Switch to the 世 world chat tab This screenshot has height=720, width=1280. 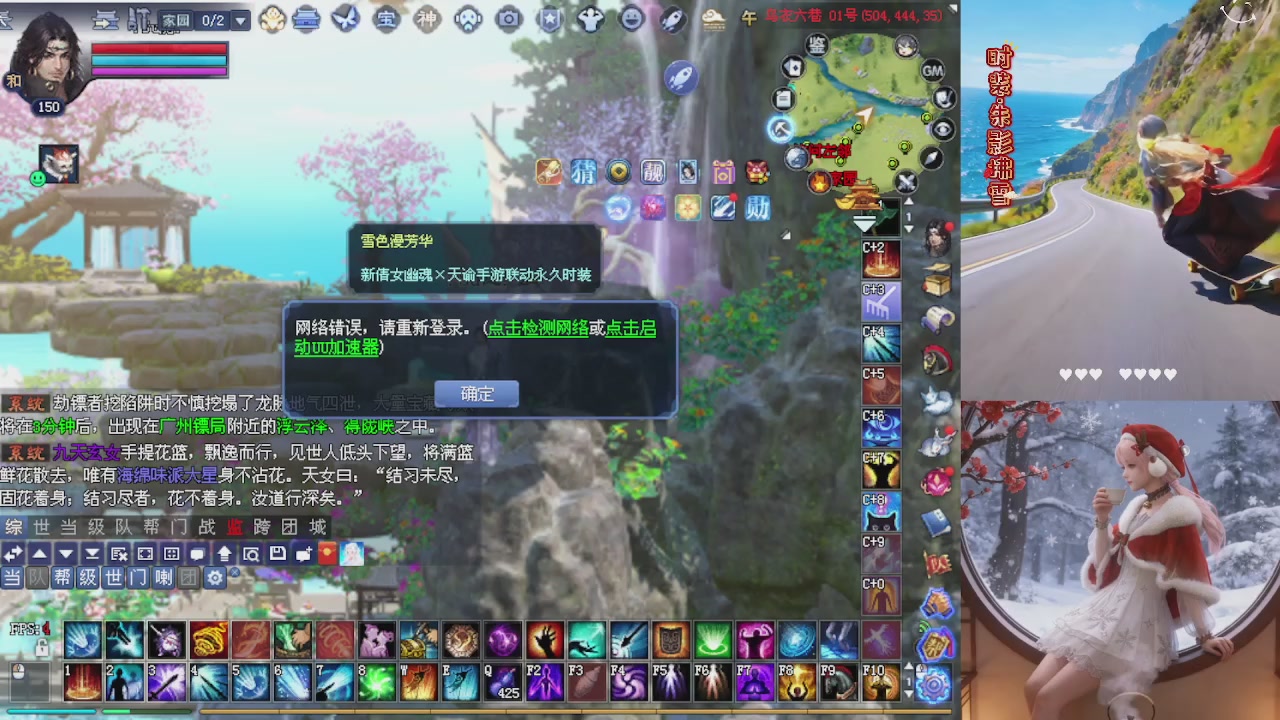point(40,530)
